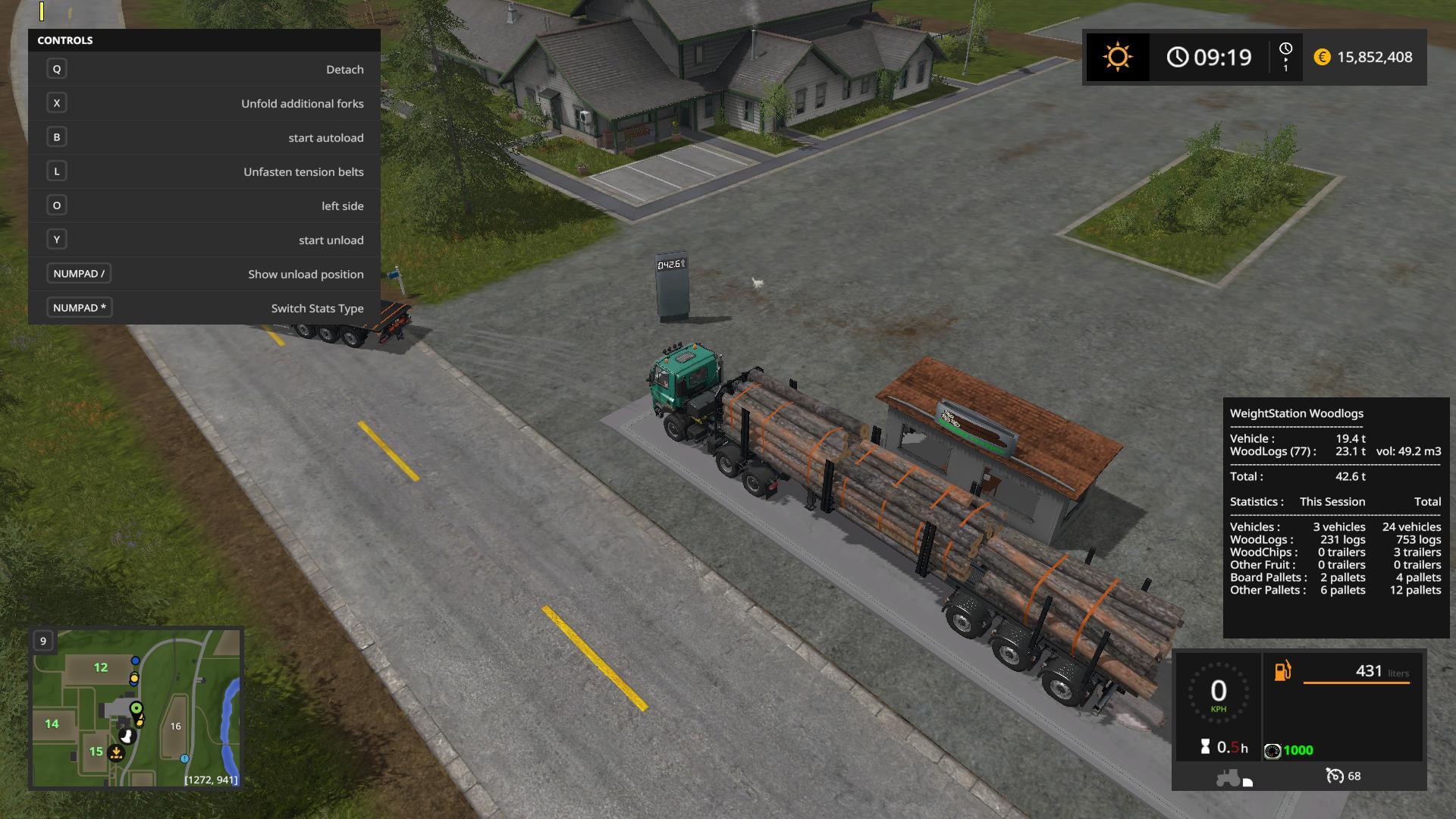1456x819 pixels.
Task: Choose field 16 on the minimap
Action: pos(175,726)
